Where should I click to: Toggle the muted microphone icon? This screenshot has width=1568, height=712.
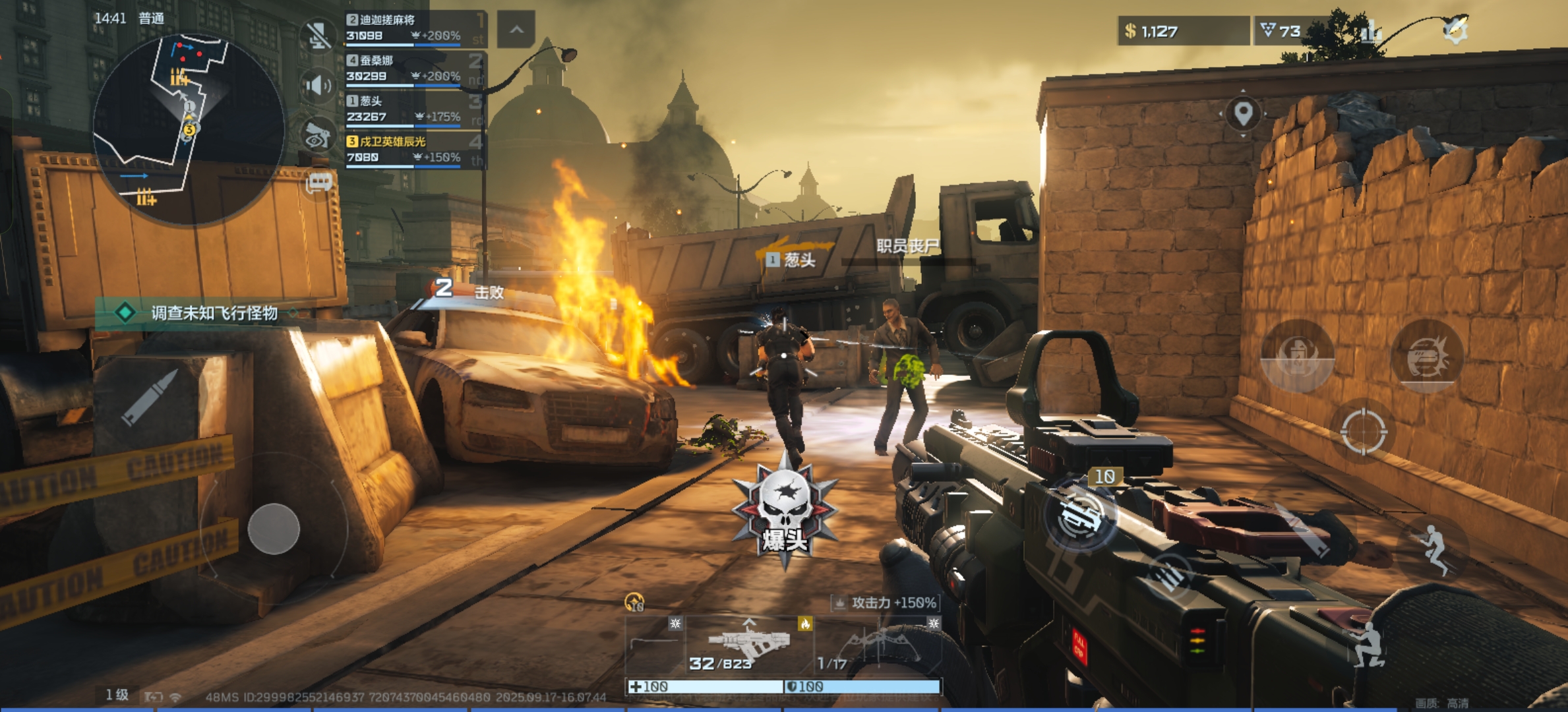318,34
